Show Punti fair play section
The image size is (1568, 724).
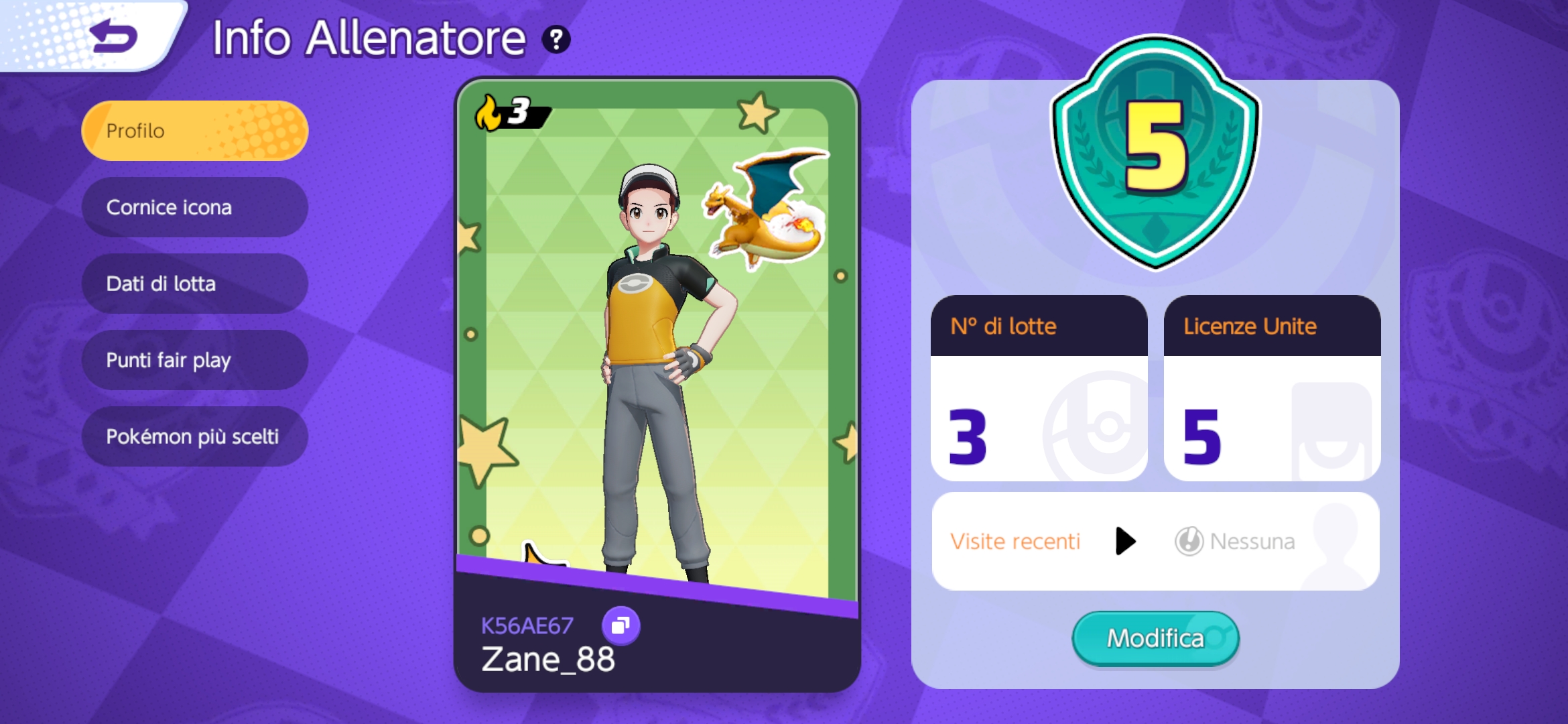point(194,360)
